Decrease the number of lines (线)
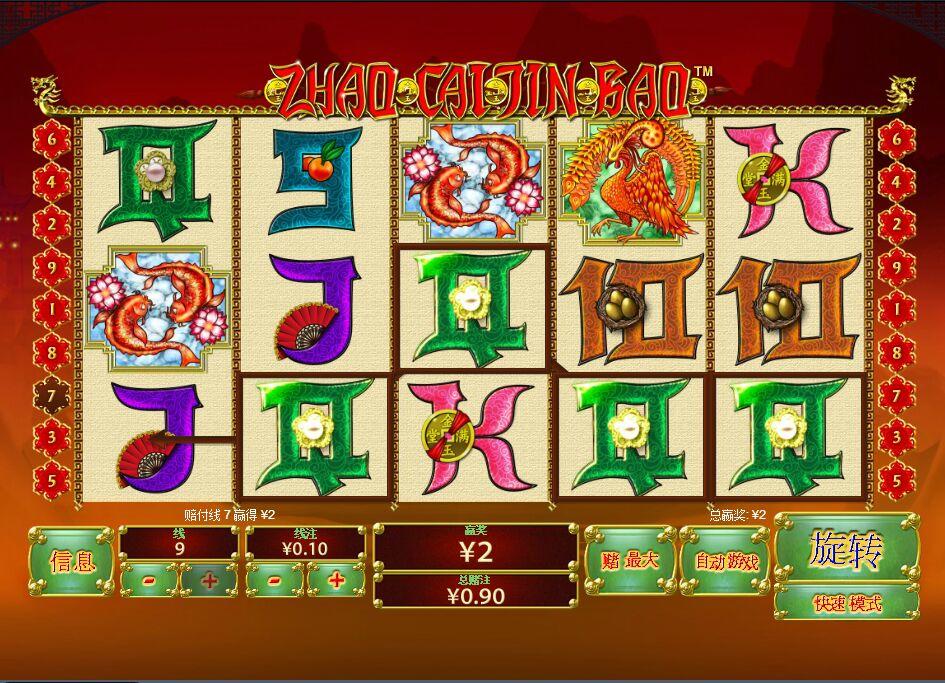 (148, 580)
